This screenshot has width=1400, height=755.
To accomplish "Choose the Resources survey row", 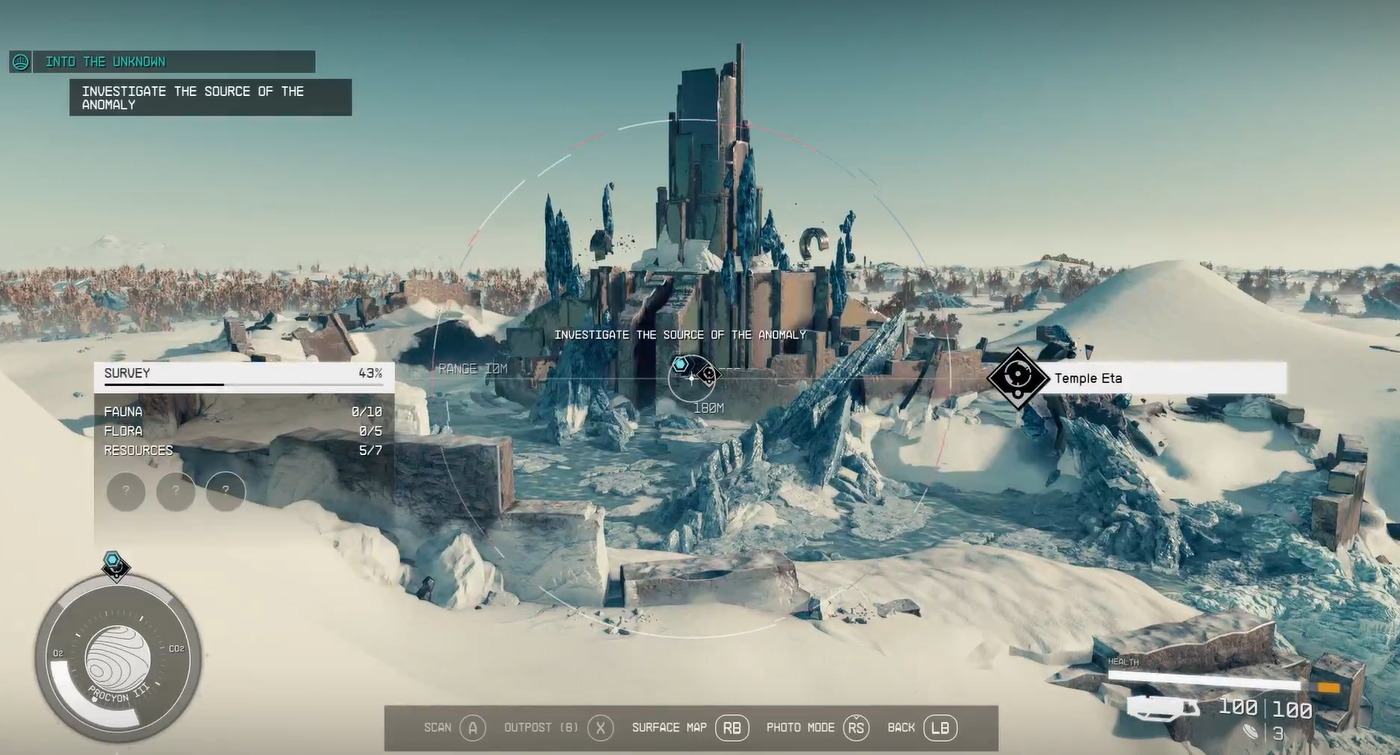I will pyautogui.click(x=243, y=451).
